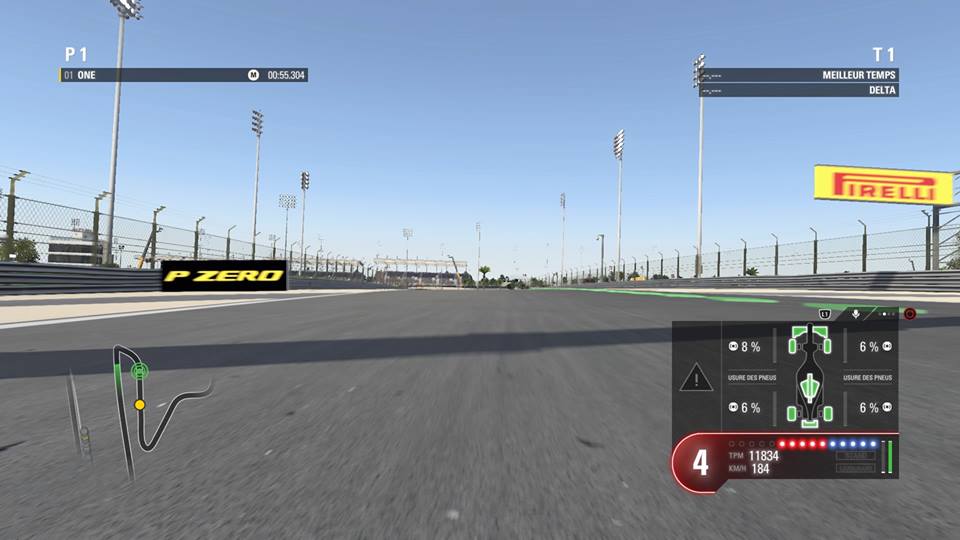Click the warning triangle icon

pos(696,378)
